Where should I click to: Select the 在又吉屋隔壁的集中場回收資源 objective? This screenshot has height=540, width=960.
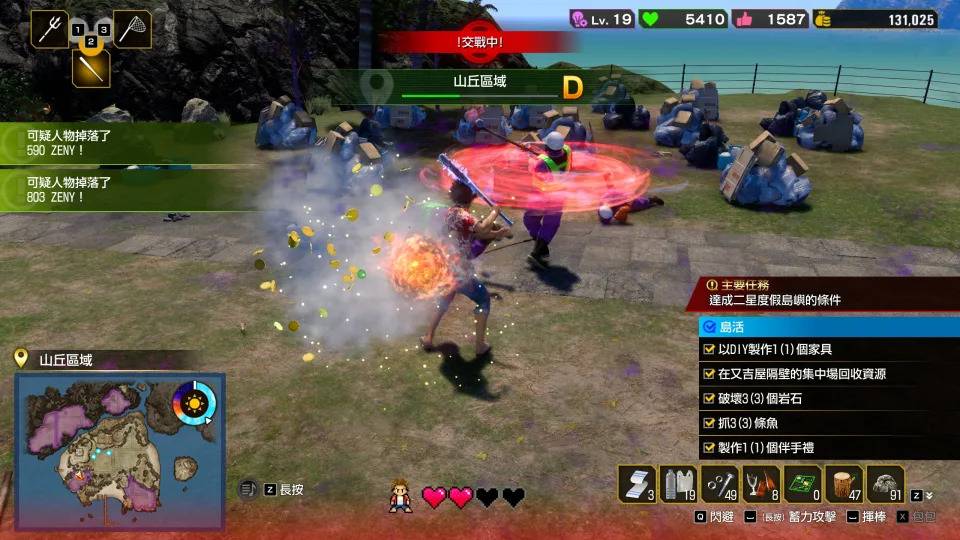coord(829,374)
